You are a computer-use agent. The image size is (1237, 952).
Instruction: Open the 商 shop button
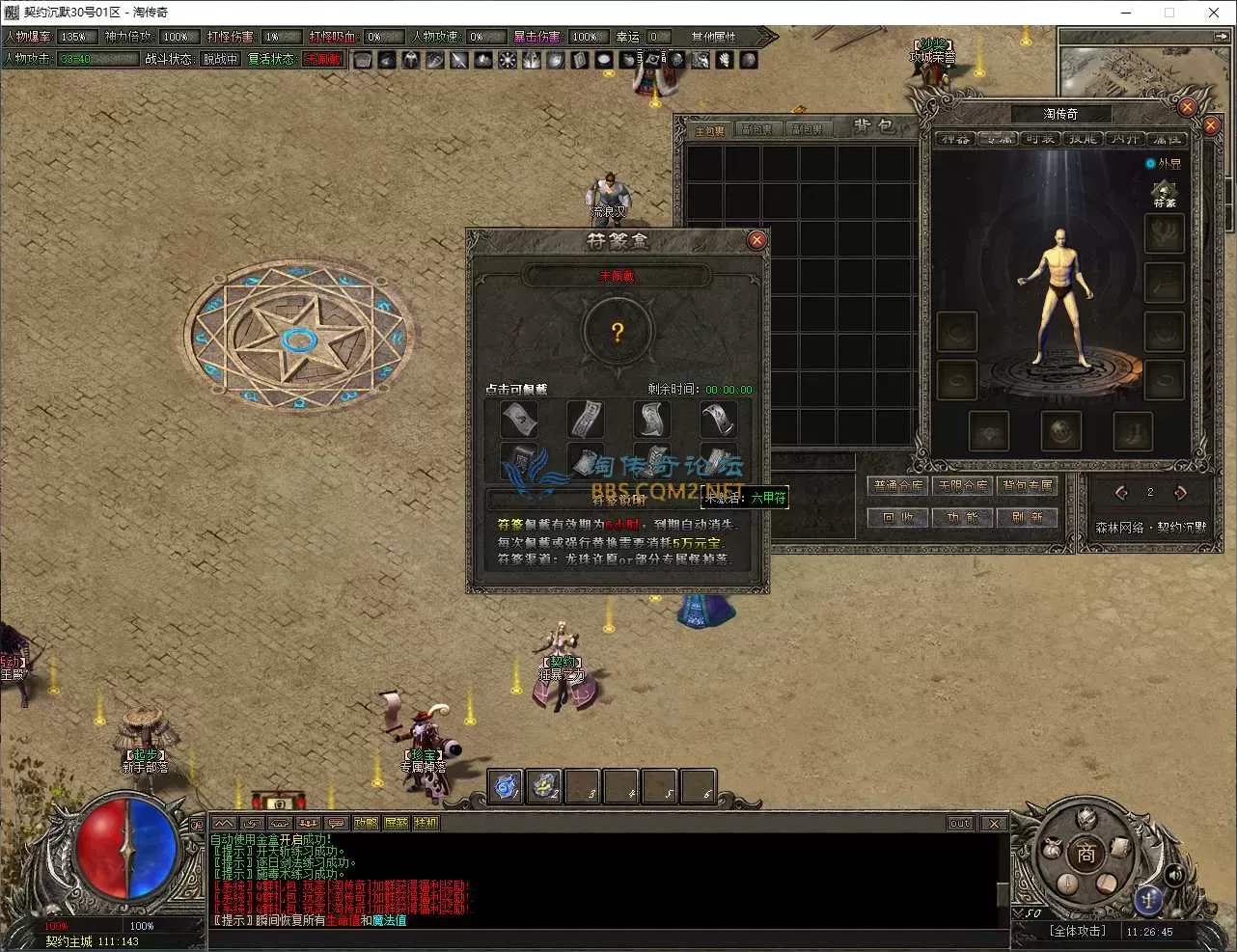(x=1086, y=854)
